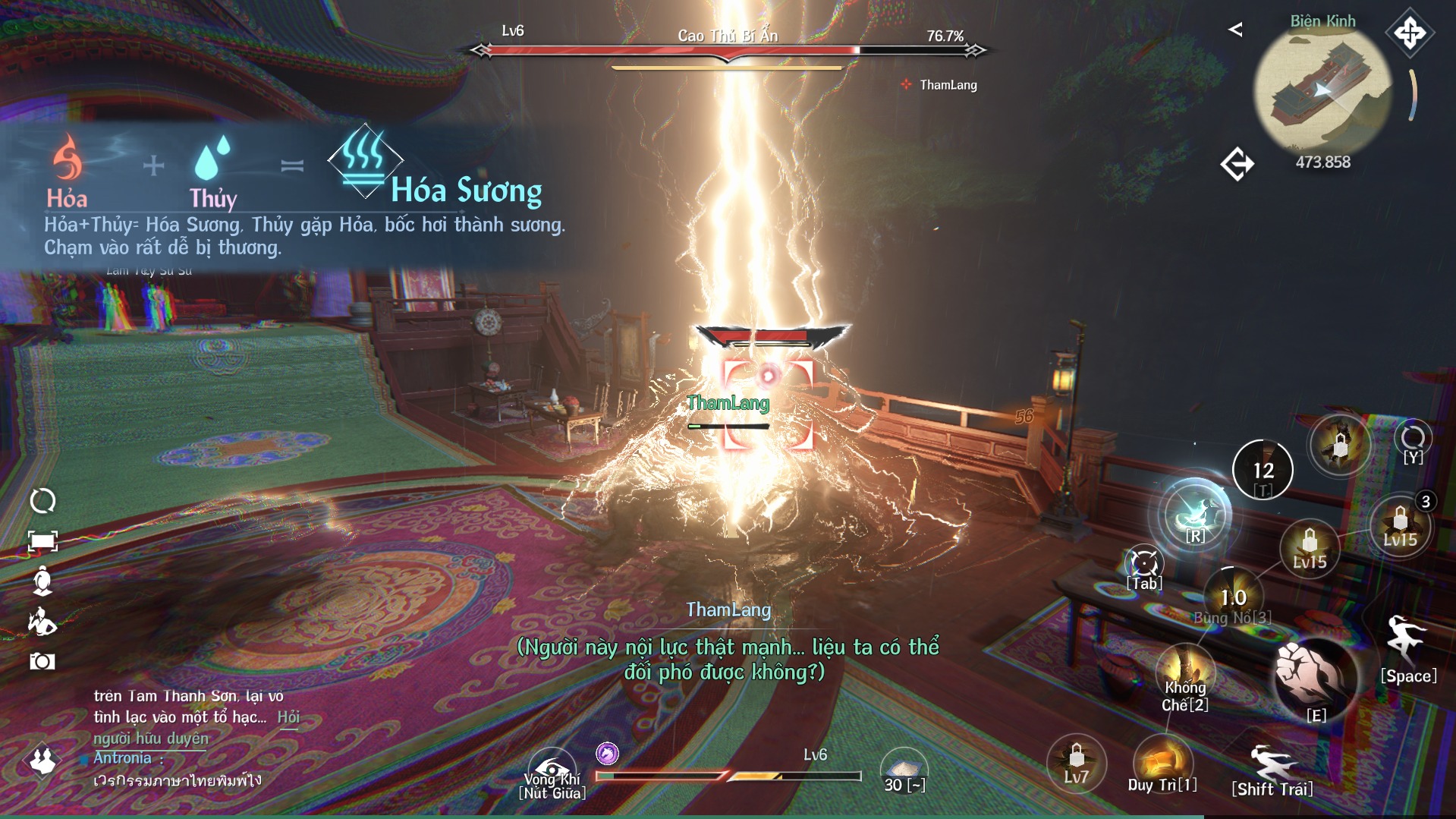Take a screenshot with the camera icon
1456x819 pixels.
point(42,661)
